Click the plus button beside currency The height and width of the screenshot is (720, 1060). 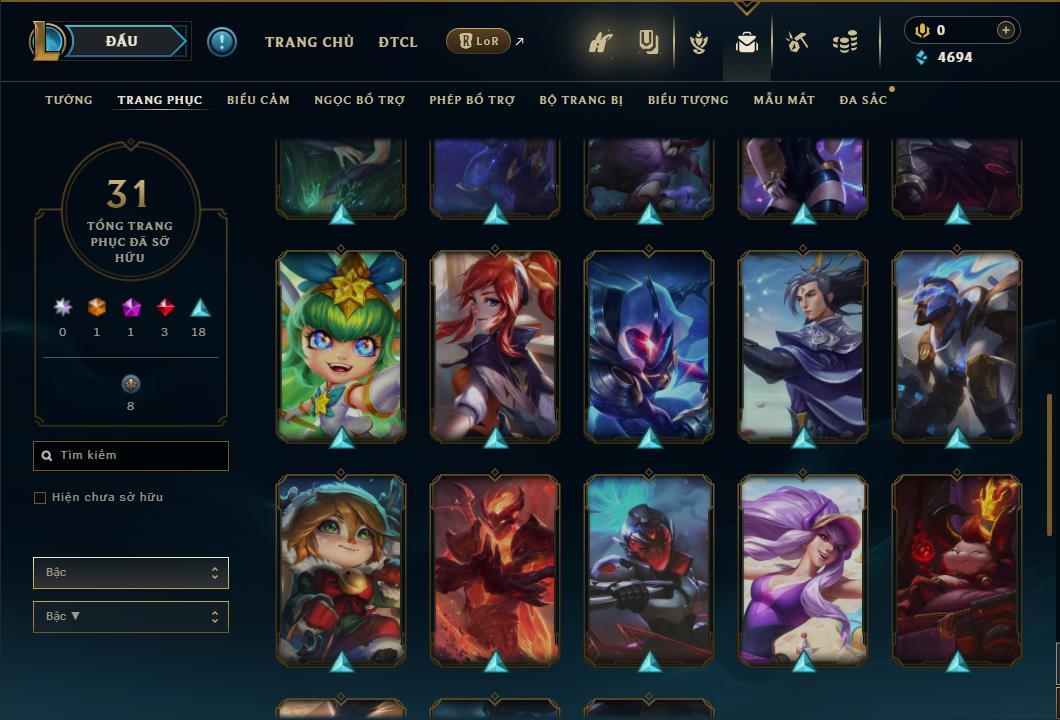point(1006,30)
